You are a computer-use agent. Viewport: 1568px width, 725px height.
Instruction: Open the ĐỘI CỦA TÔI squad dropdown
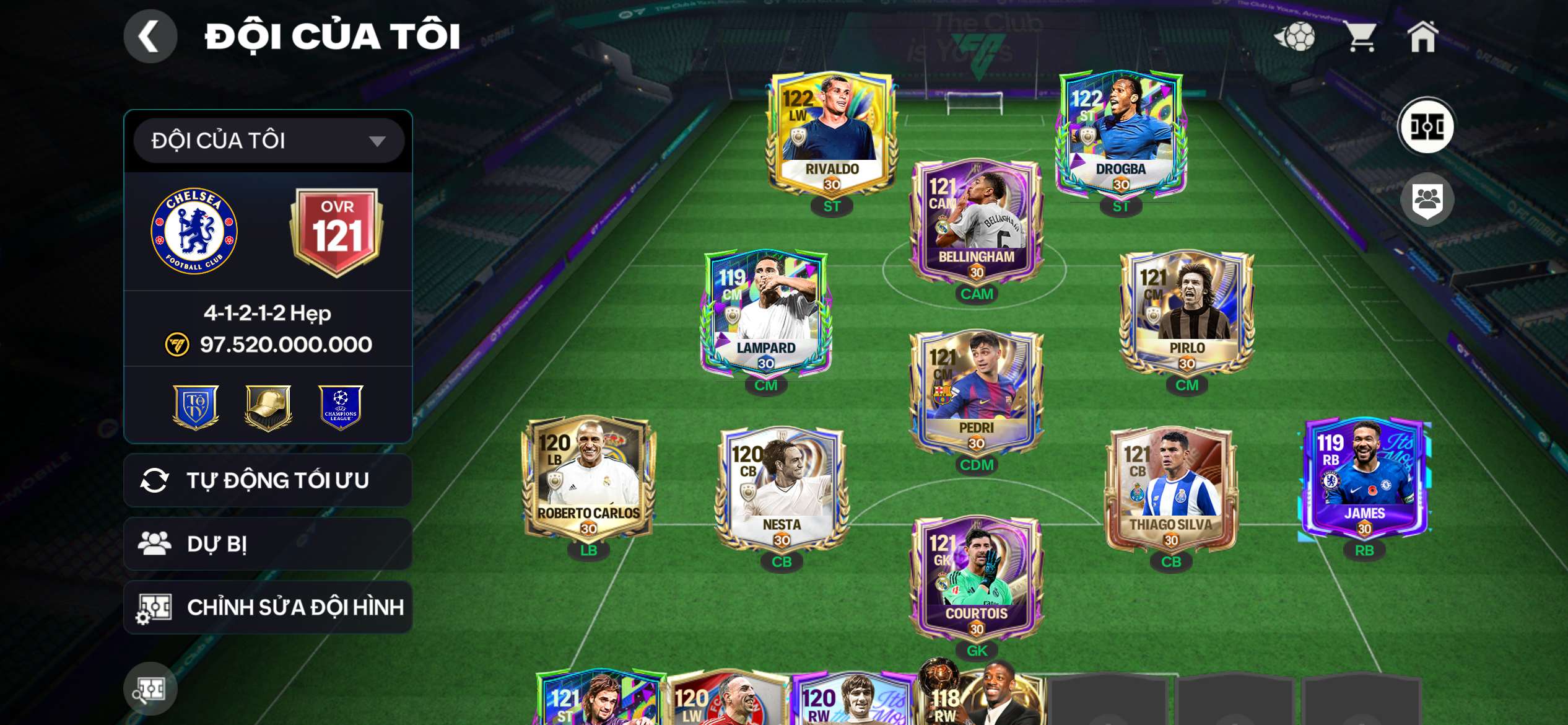point(268,141)
